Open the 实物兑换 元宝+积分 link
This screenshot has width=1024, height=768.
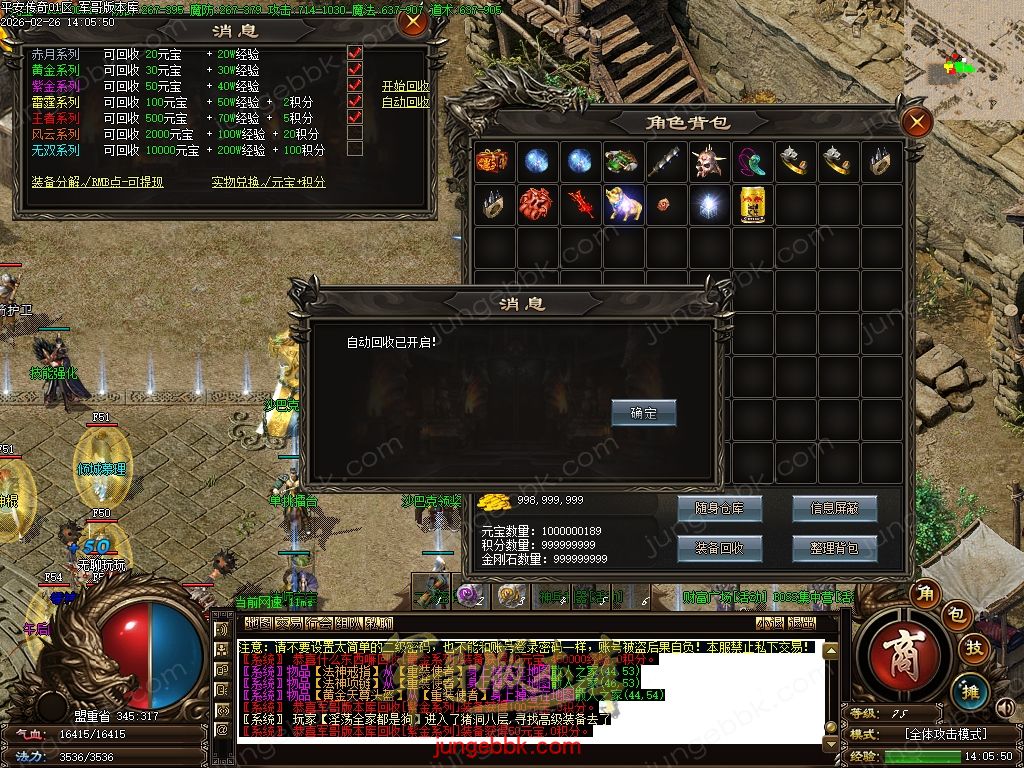click(268, 182)
